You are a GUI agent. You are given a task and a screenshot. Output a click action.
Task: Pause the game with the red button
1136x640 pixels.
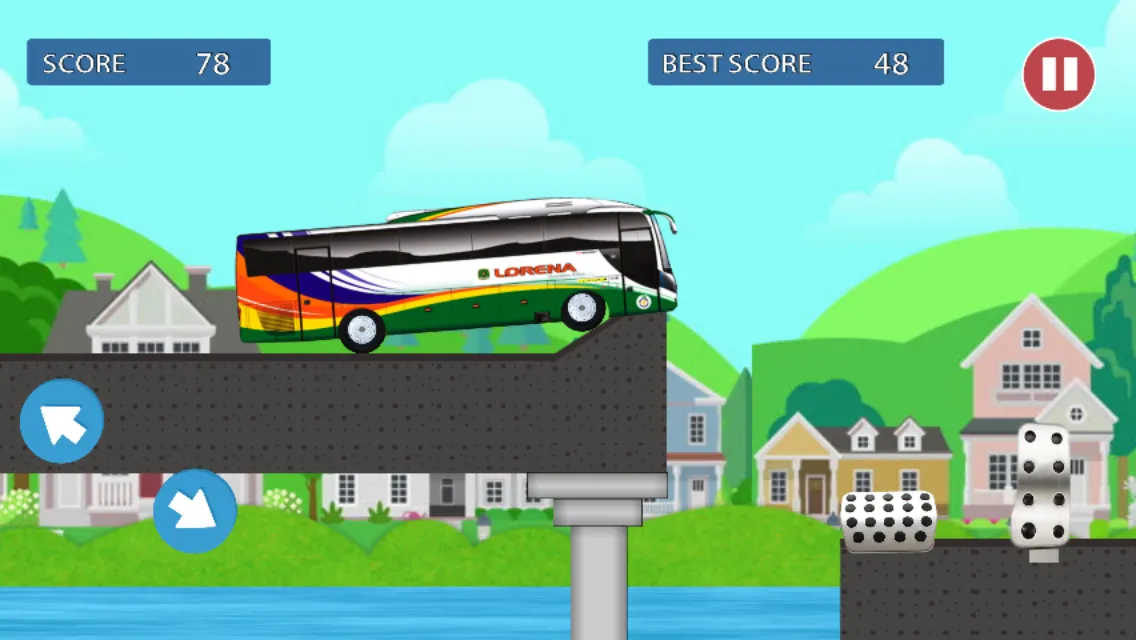(1058, 74)
